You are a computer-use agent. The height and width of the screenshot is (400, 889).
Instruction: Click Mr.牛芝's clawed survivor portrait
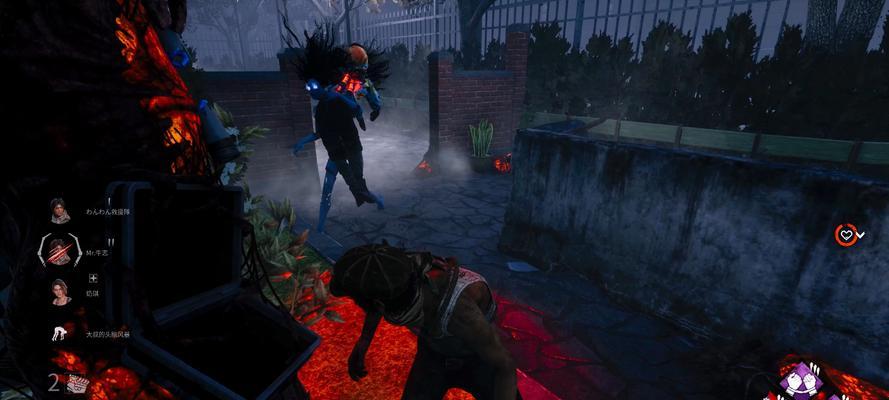point(60,250)
